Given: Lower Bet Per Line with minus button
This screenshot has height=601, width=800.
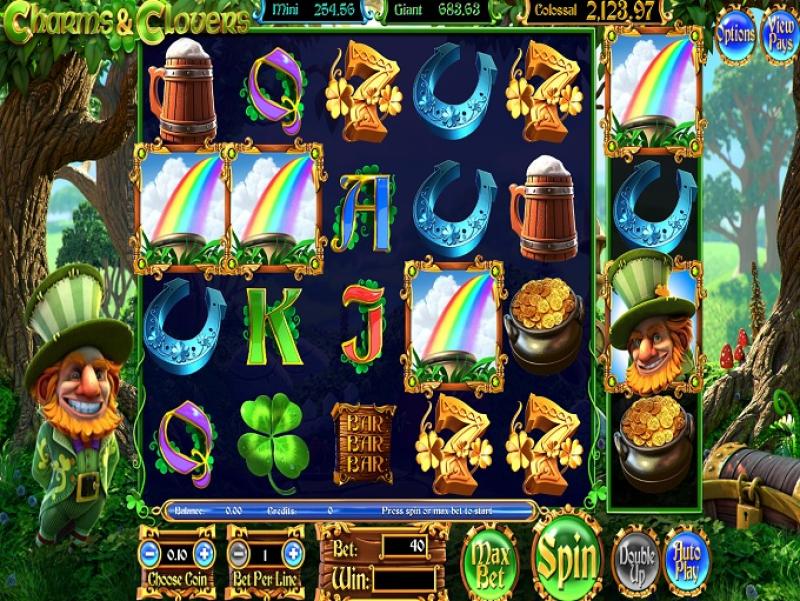Looking at the screenshot, I should click(238, 552).
